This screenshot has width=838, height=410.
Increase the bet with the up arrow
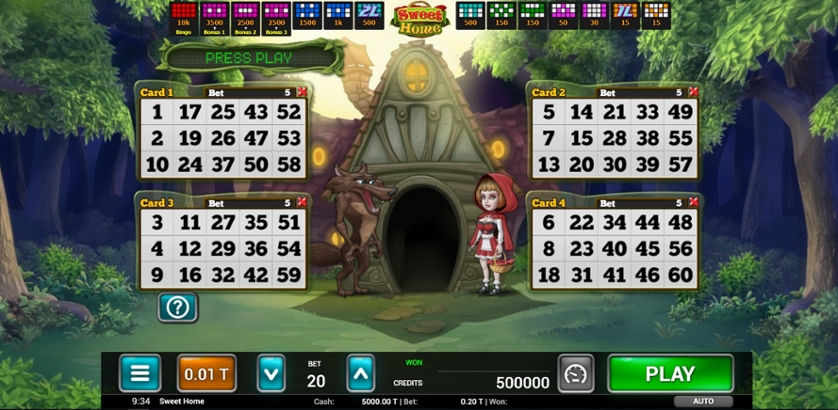click(x=361, y=374)
